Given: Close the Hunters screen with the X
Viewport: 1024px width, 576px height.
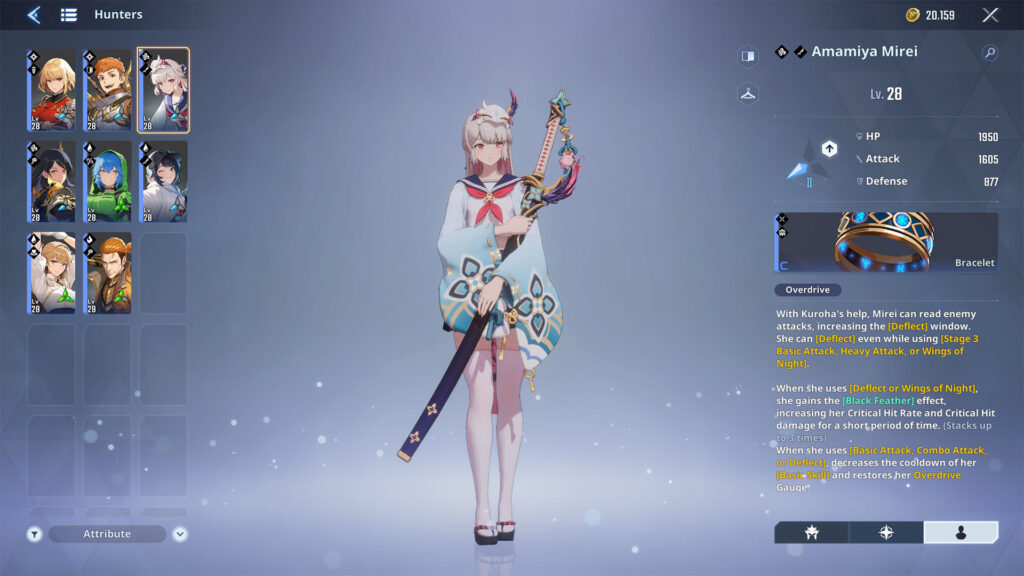Looking at the screenshot, I should coord(990,15).
